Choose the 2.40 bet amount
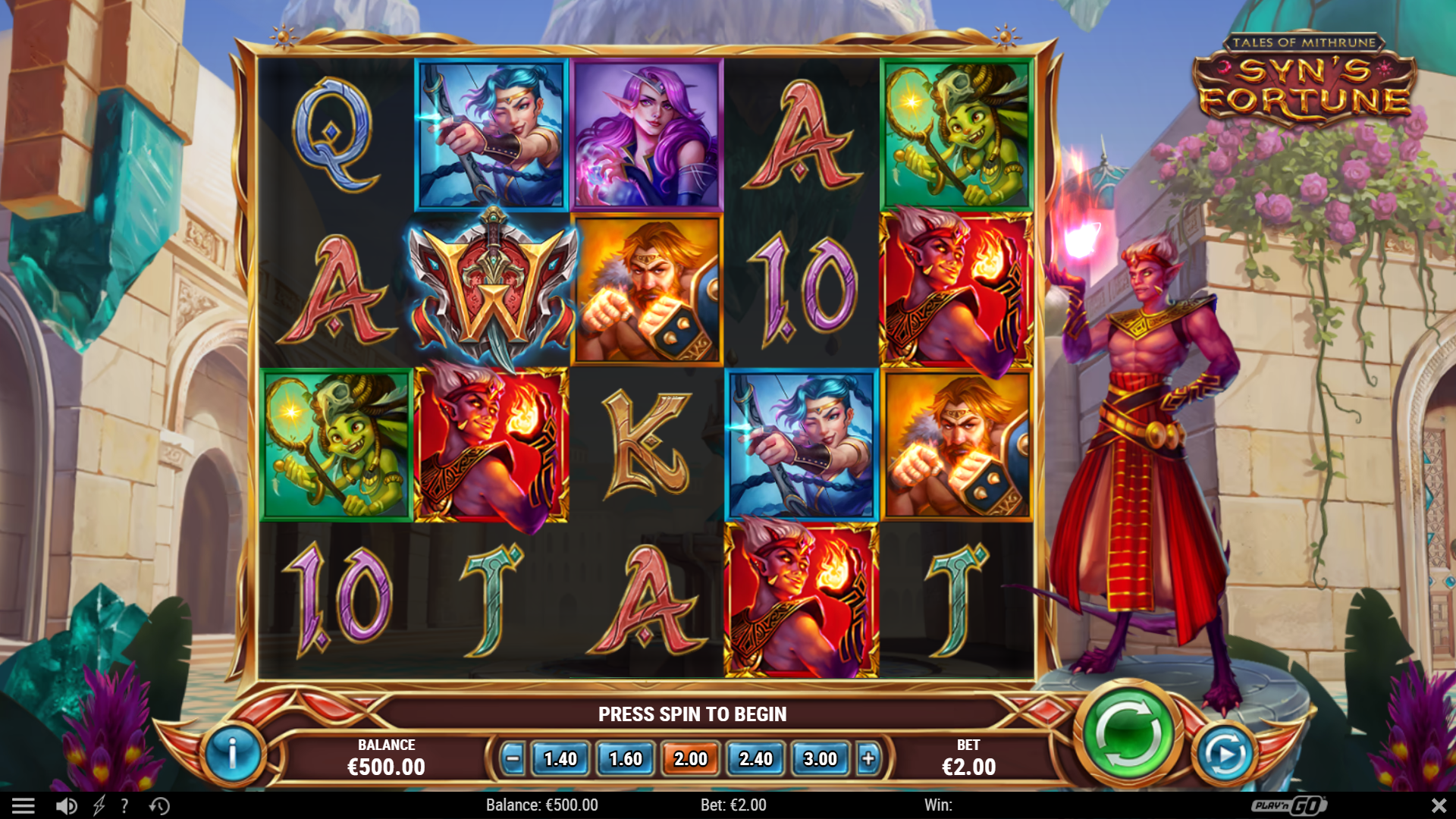 756,758
